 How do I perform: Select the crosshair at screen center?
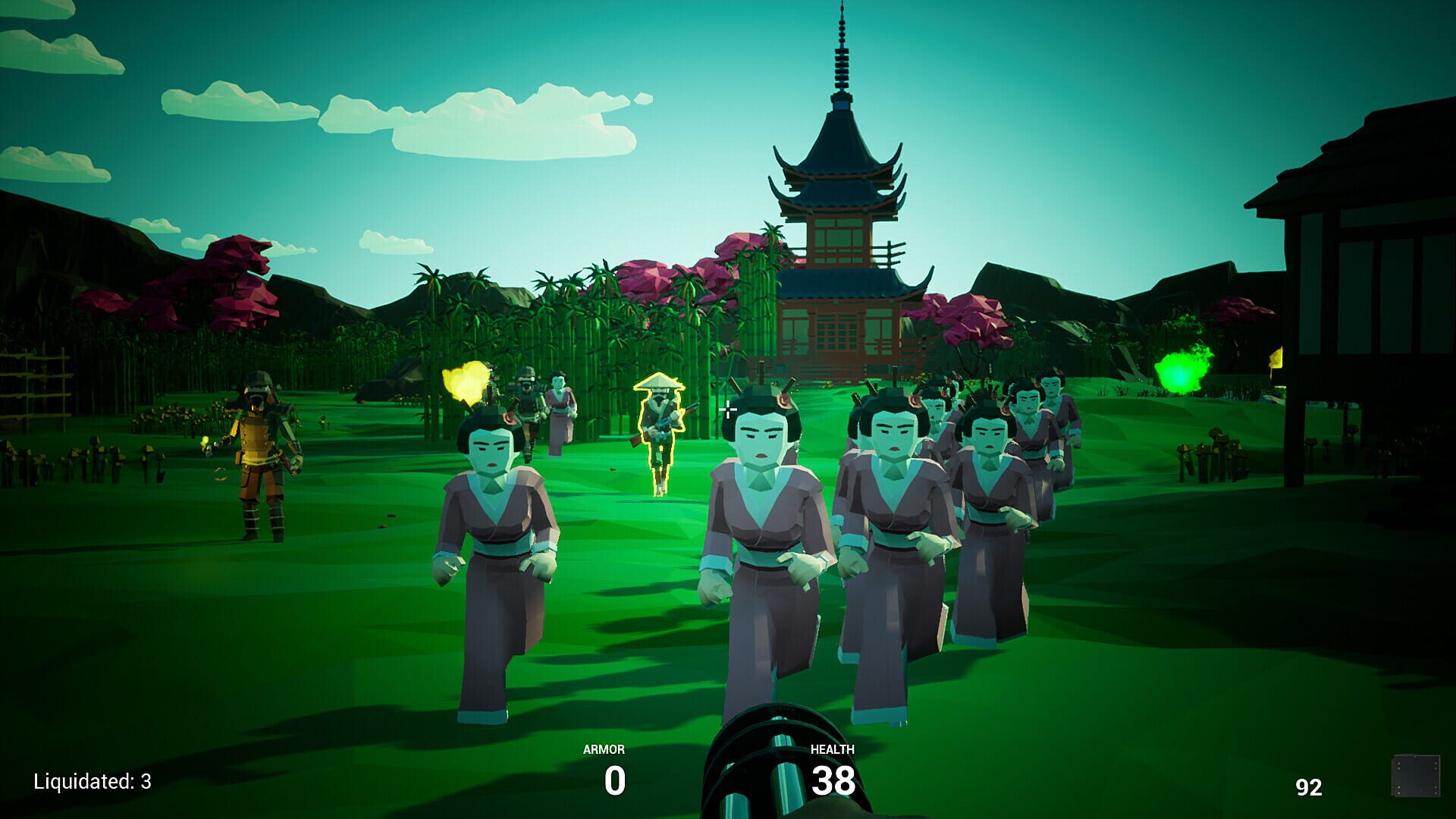point(729,409)
